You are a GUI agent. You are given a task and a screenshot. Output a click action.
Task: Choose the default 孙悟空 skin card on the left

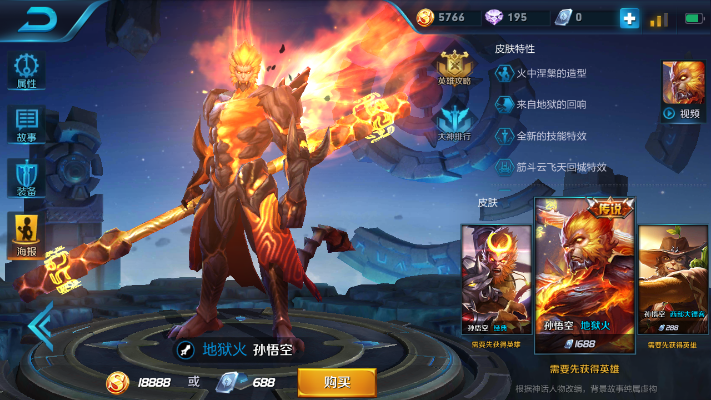pos(495,278)
